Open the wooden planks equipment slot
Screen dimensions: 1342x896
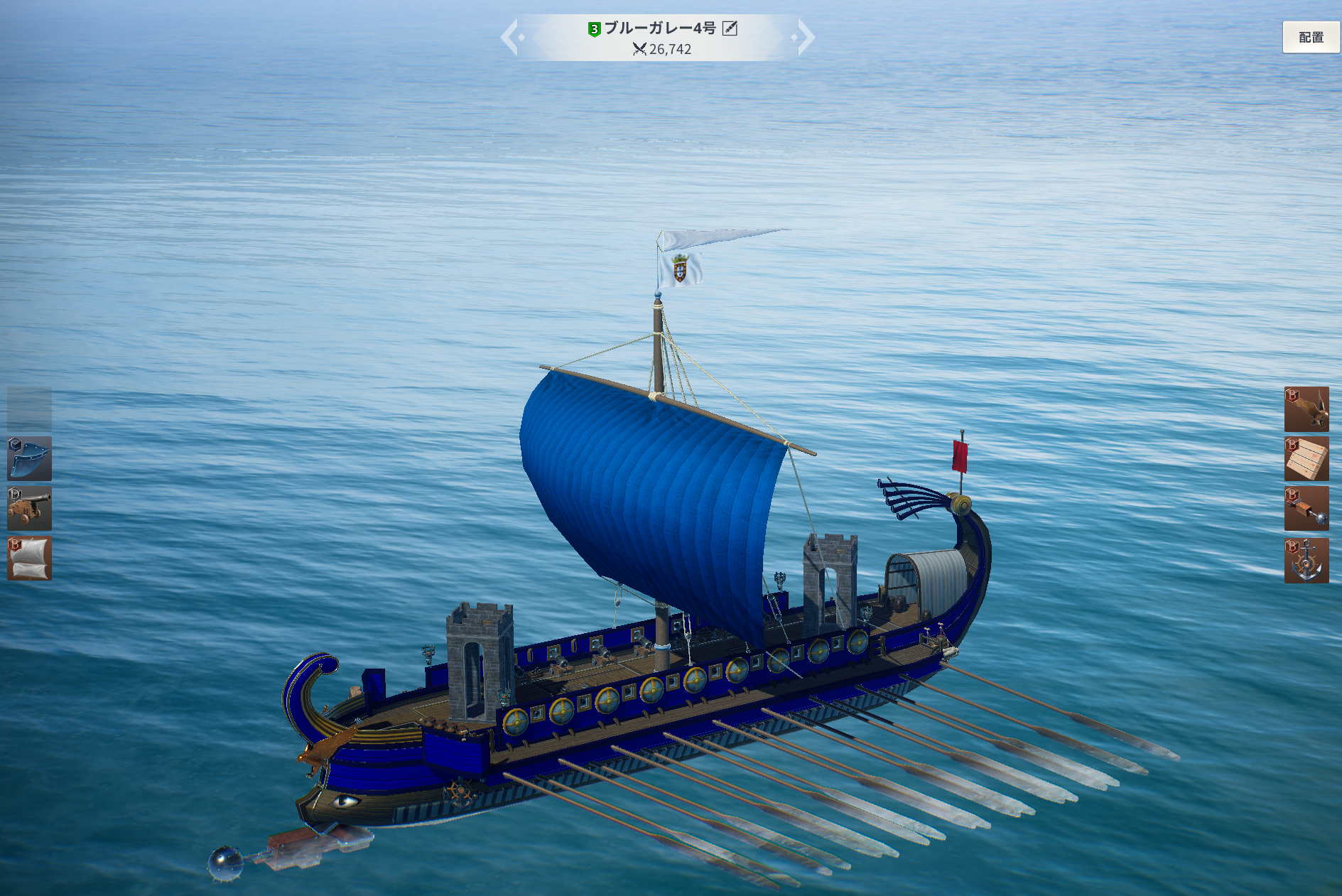coord(1306,459)
